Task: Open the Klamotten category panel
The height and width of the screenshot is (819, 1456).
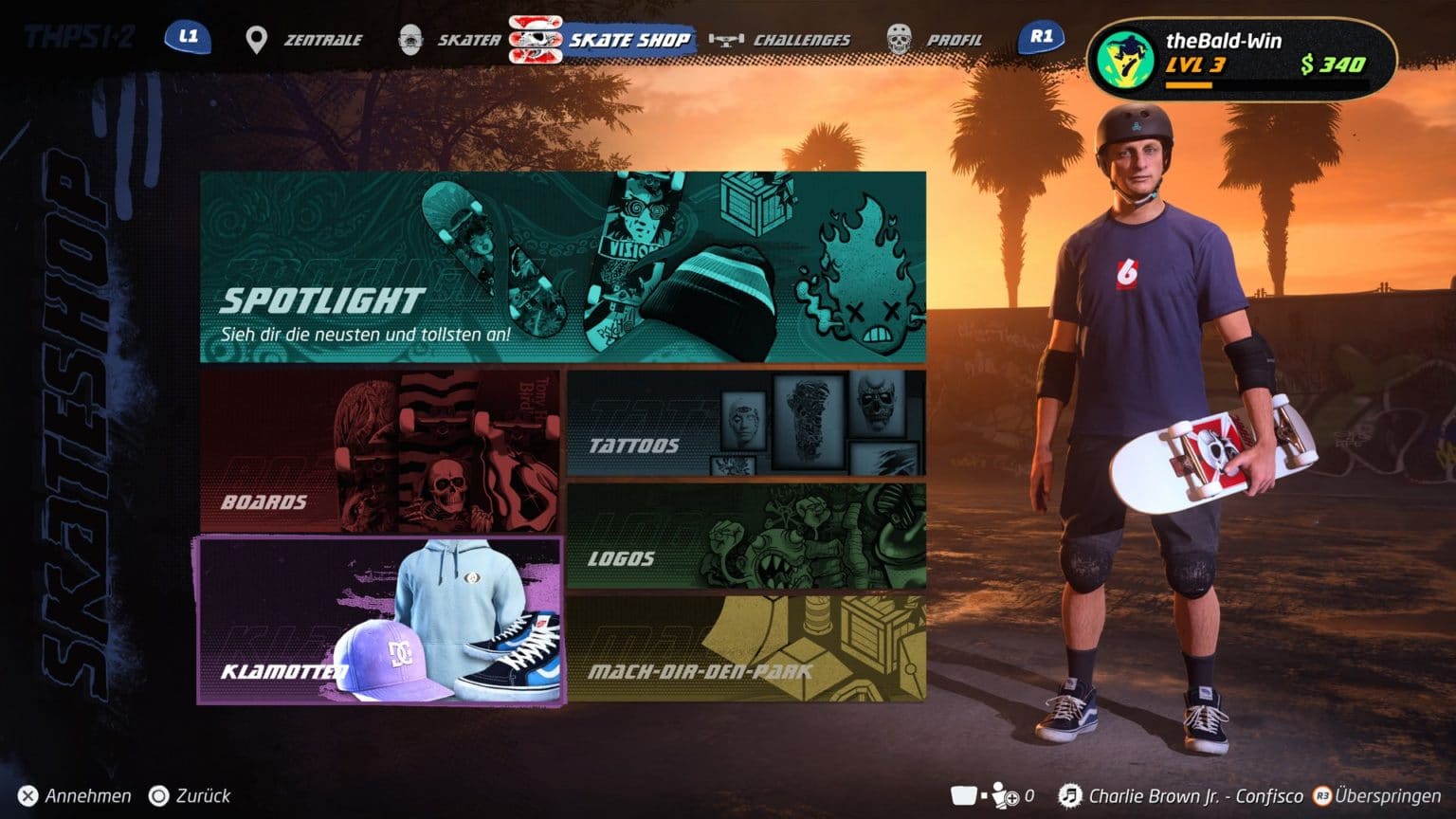Action: point(379,619)
